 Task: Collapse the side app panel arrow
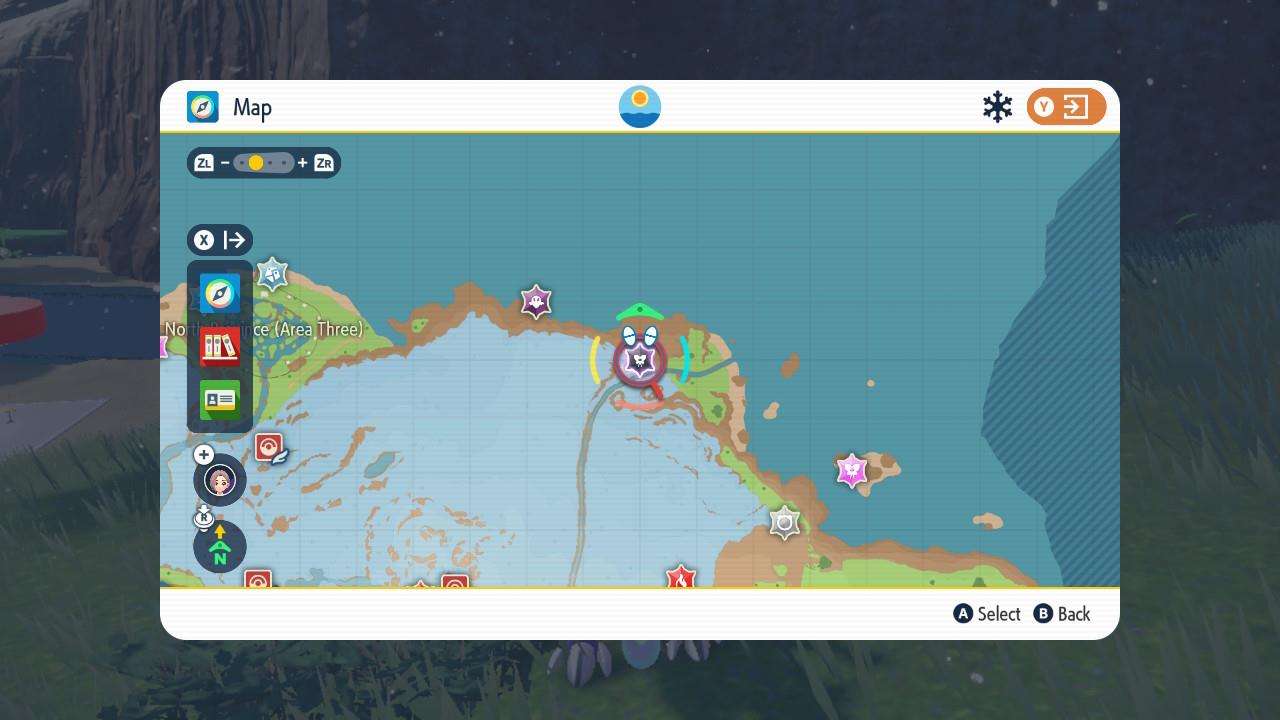(220, 240)
